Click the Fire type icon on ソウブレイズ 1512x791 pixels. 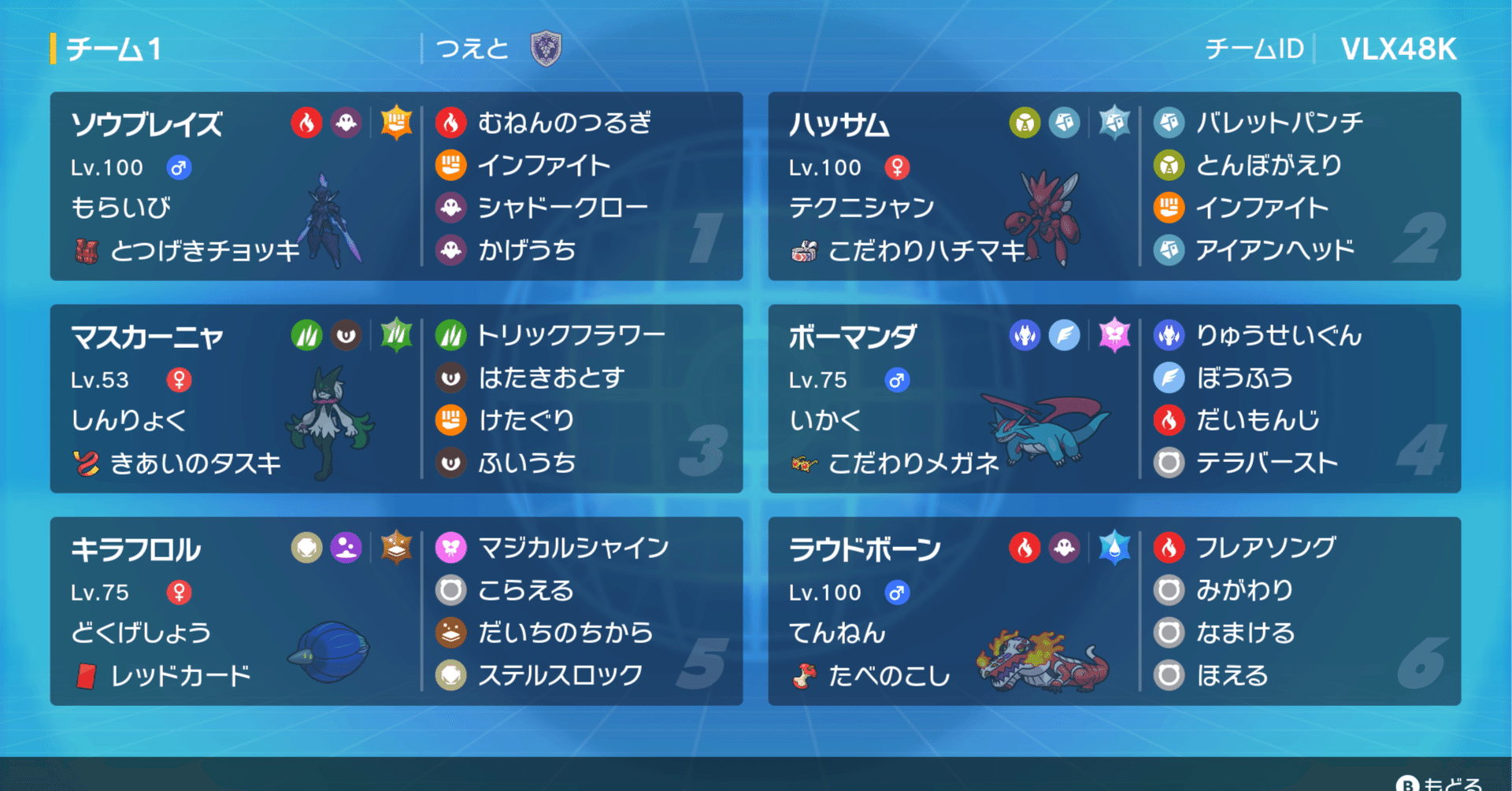point(308,123)
